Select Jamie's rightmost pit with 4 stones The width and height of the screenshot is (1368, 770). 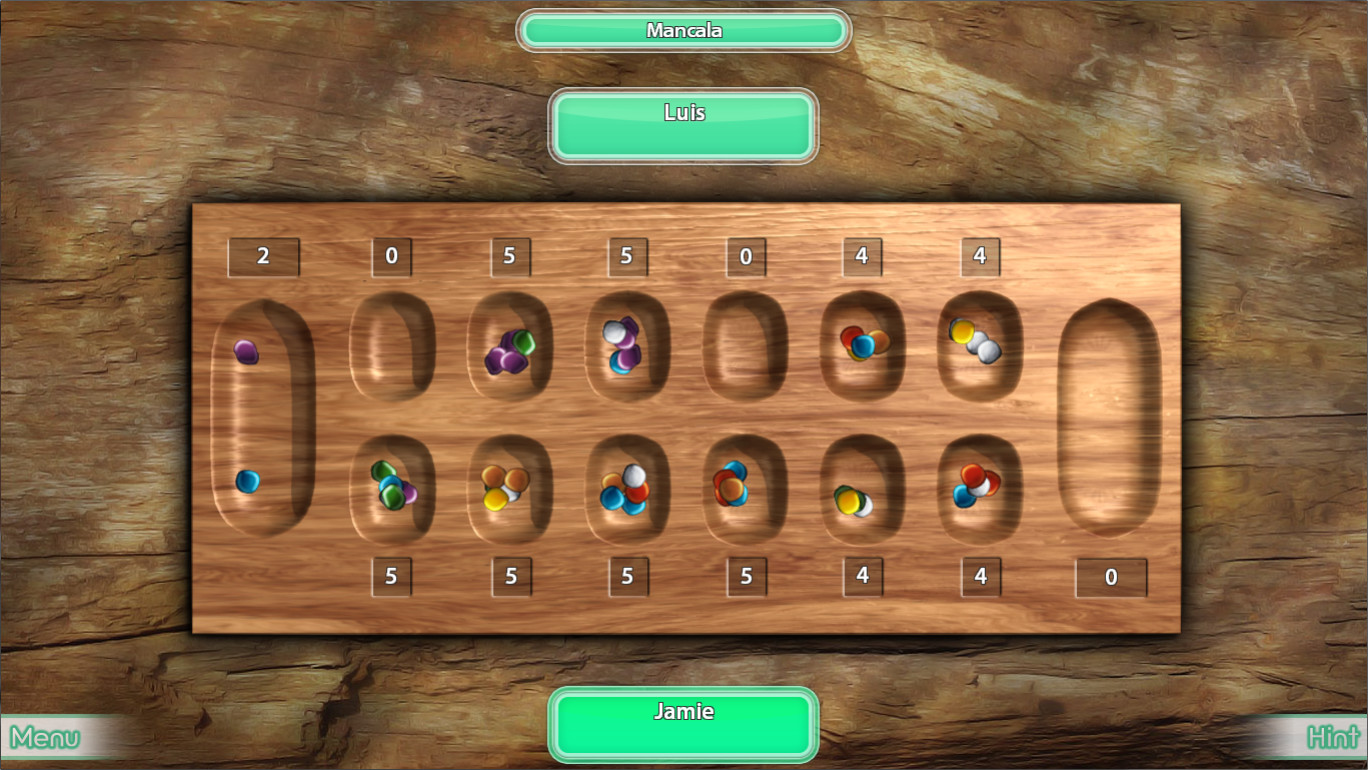tap(980, 490)
